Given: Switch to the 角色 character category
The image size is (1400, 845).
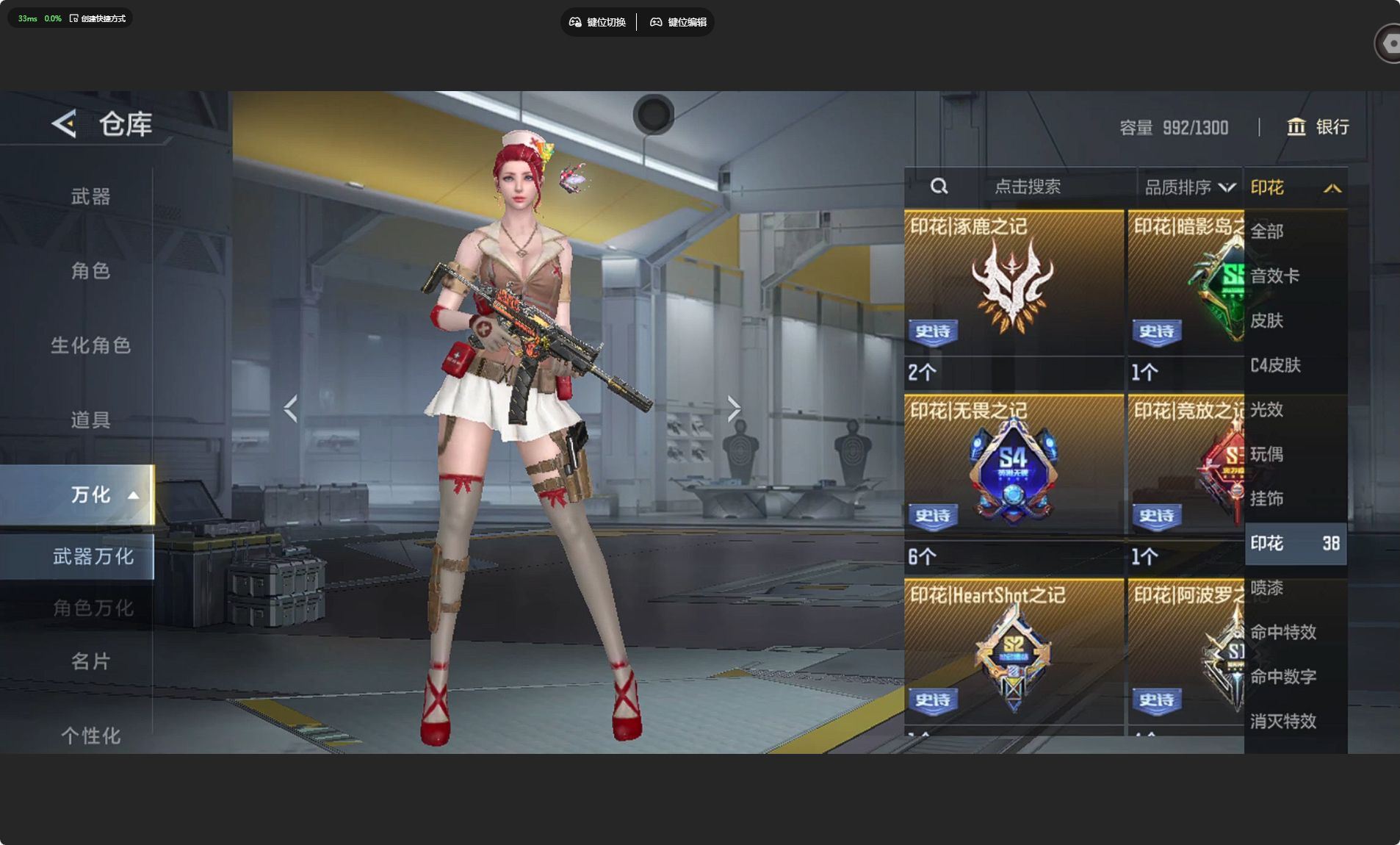Looking at the screenshot, I should click(x=90, y=271).
